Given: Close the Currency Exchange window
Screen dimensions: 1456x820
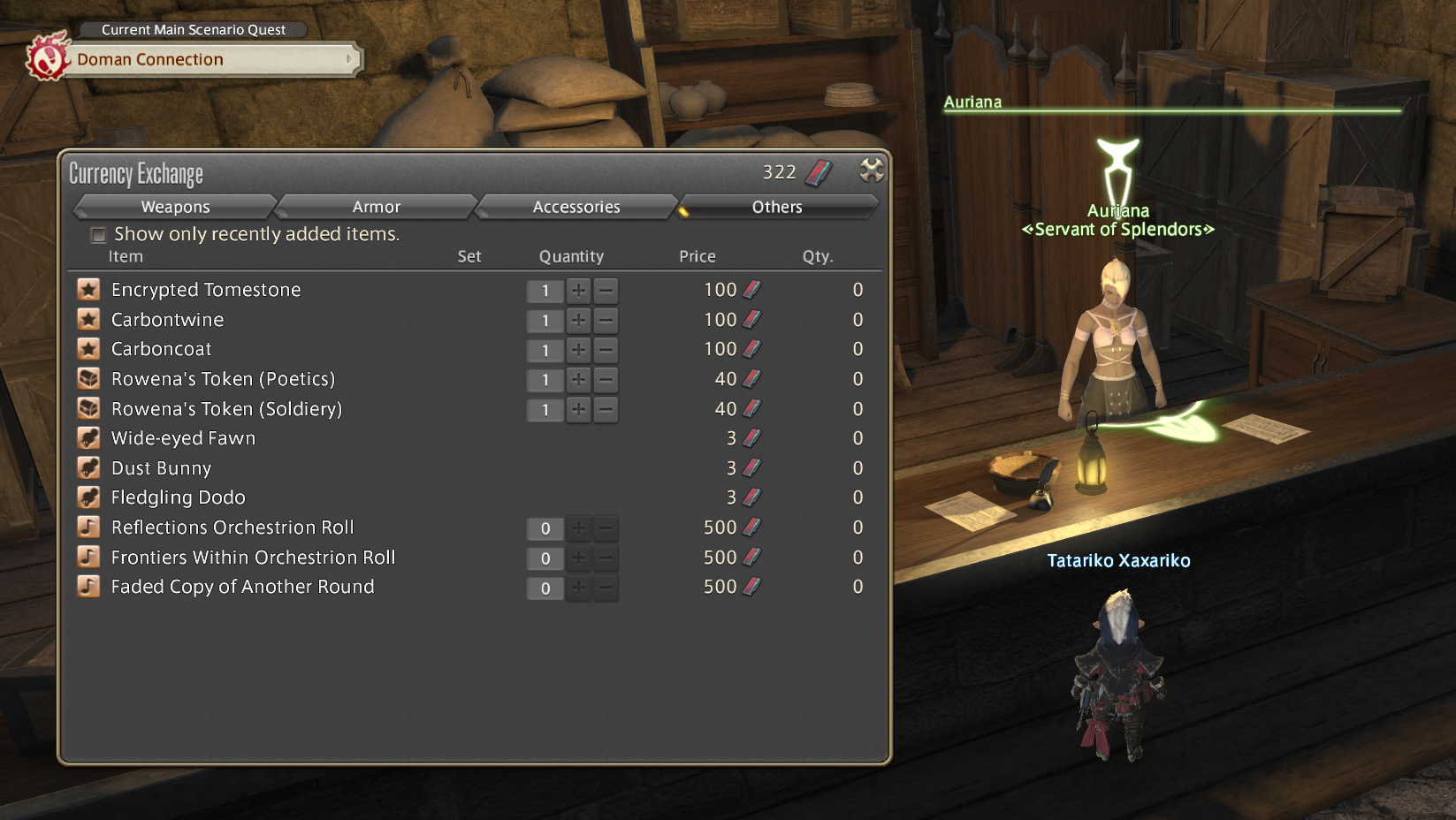Looking at the screenshot, I should coord(872,170).
